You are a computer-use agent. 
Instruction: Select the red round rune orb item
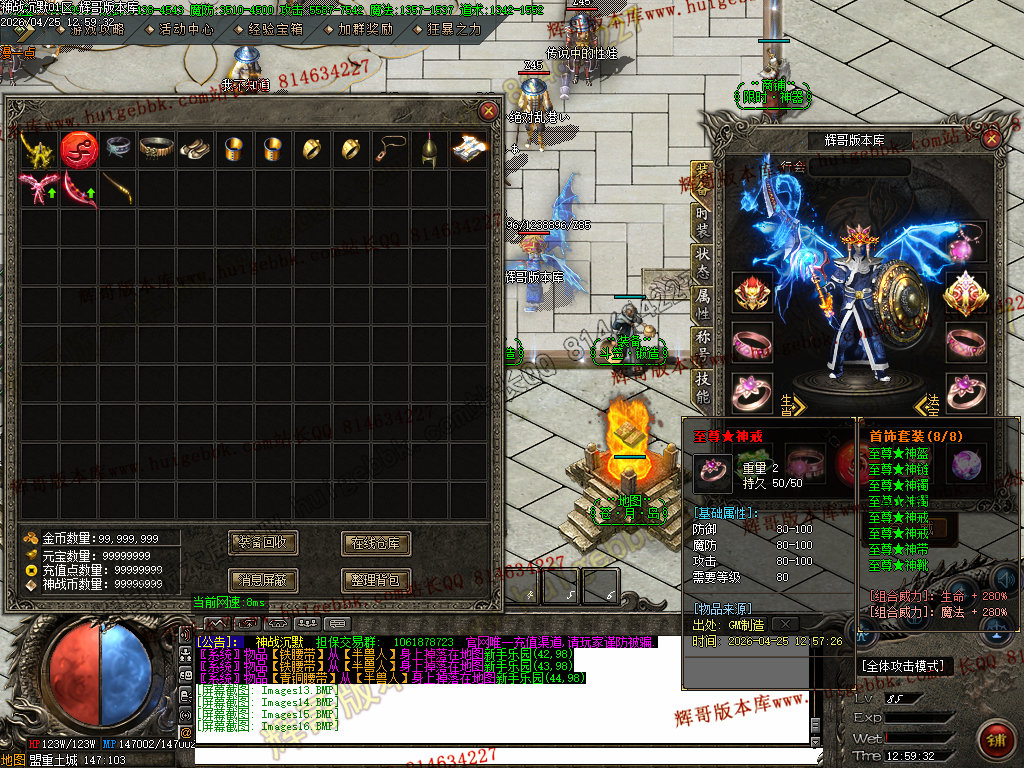coord(78,149)
